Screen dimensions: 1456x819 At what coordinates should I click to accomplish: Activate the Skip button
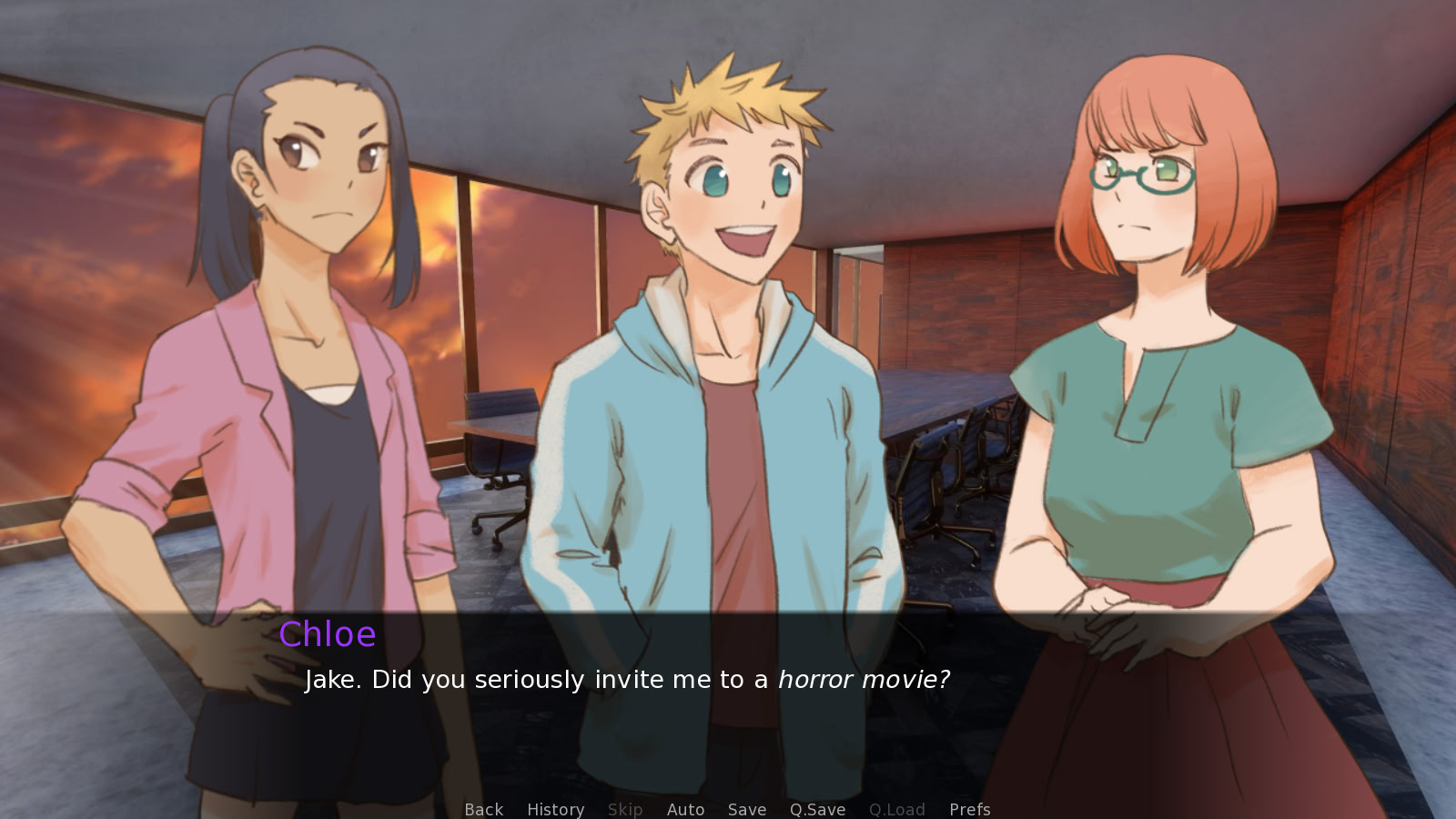click(625, 809)
